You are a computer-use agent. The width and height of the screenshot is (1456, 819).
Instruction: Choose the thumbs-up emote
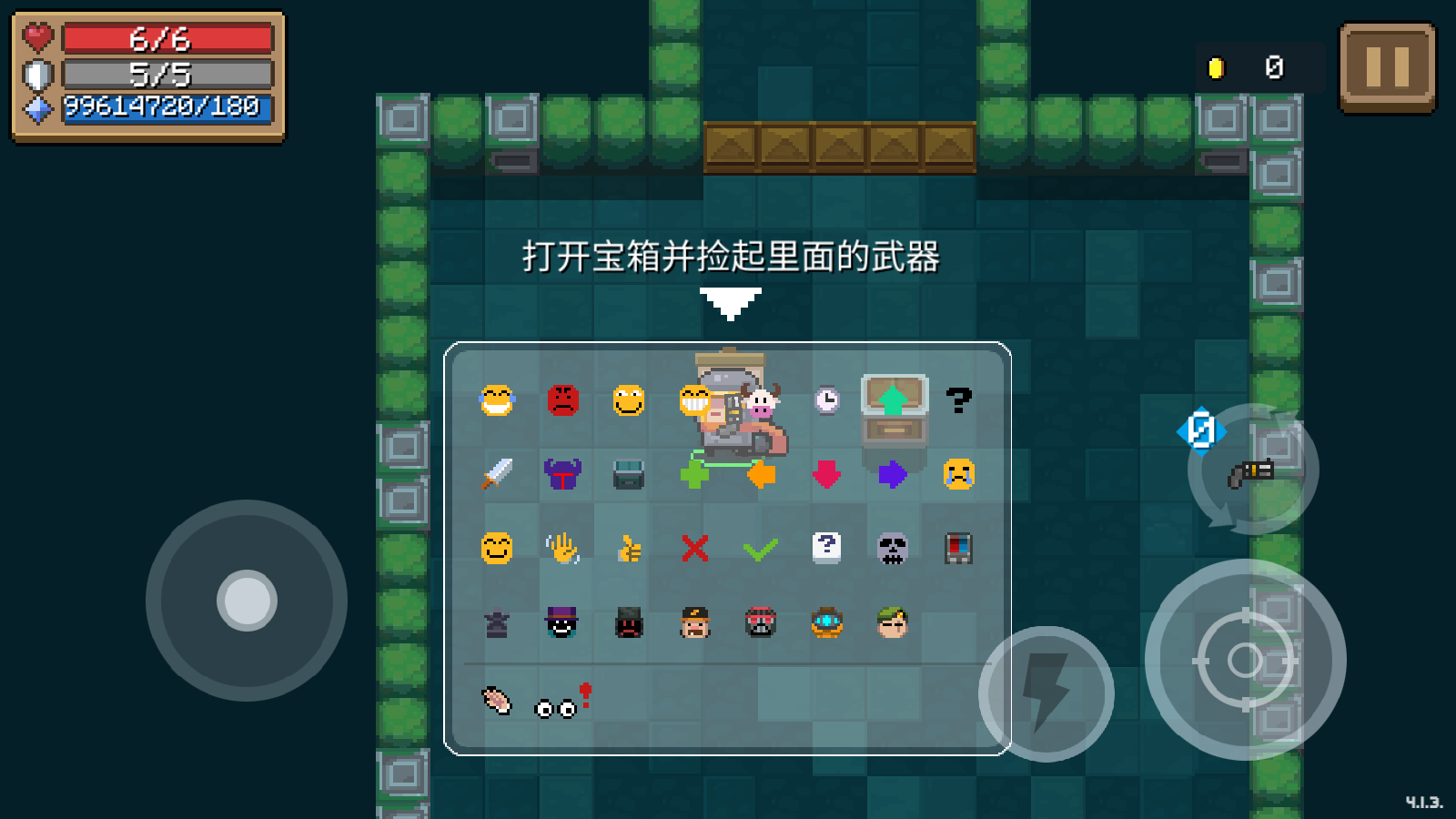click(x=628, y=546)
